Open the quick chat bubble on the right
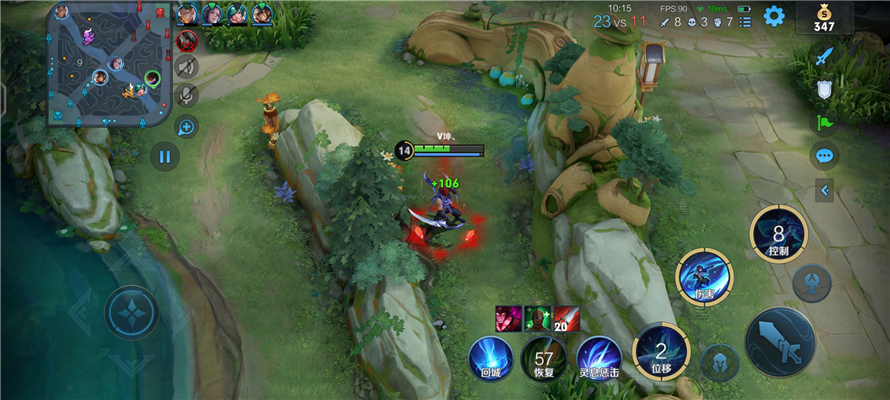 824,155
